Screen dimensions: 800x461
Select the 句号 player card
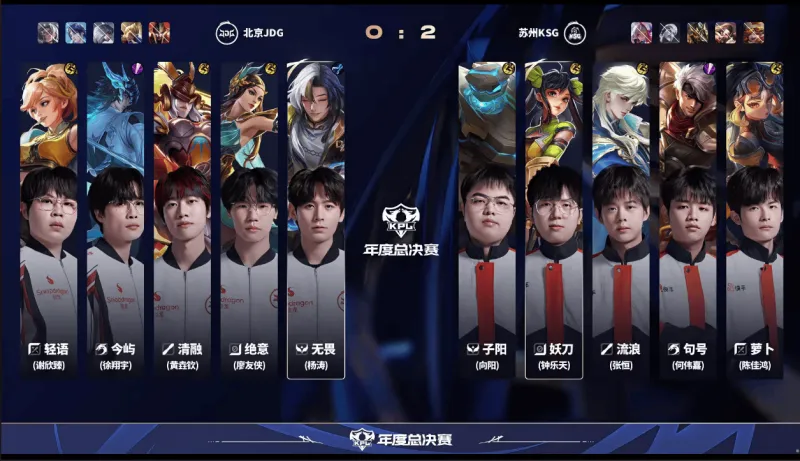688,220
